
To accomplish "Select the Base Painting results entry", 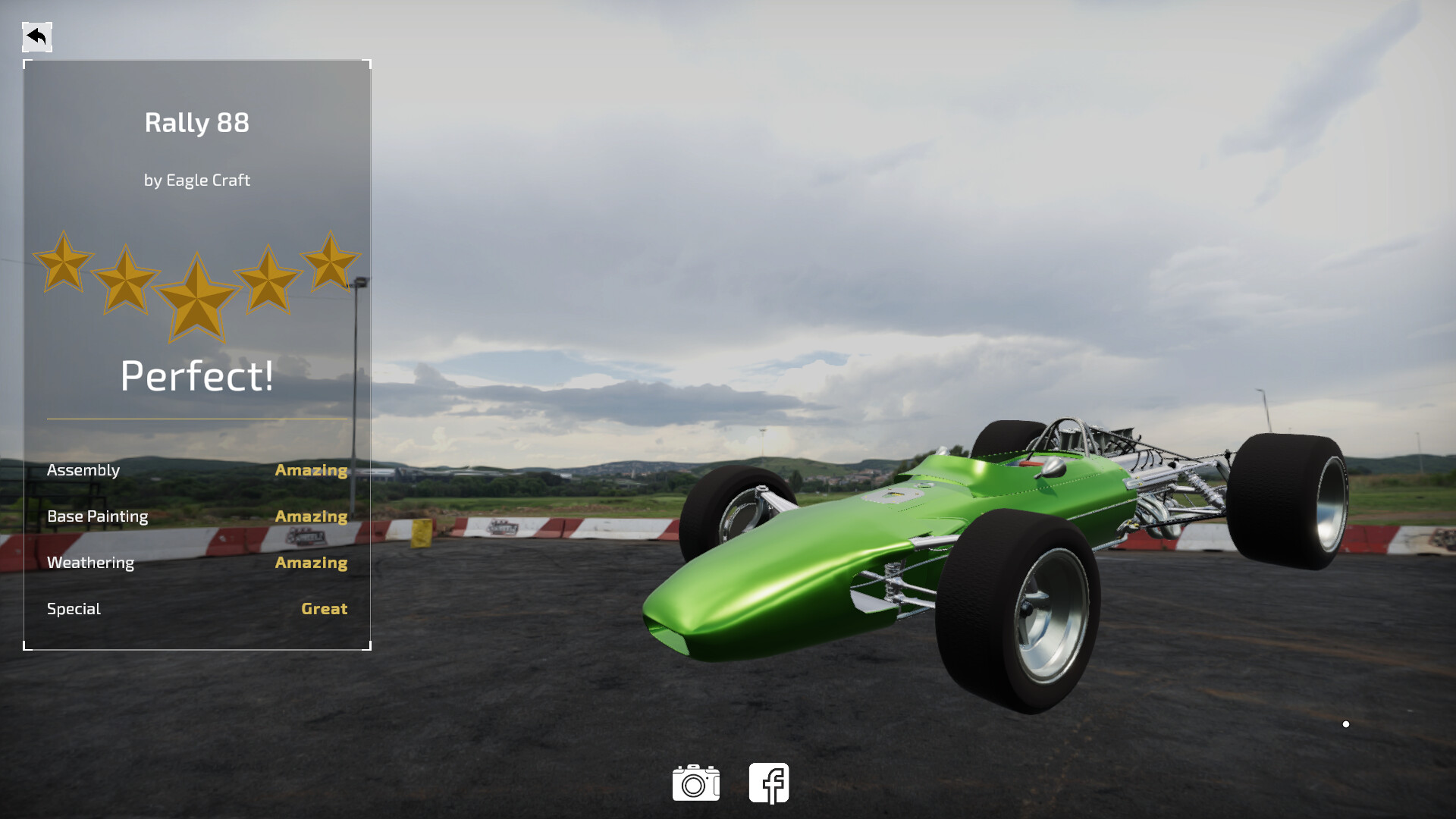I will click(x=98, y=516).
